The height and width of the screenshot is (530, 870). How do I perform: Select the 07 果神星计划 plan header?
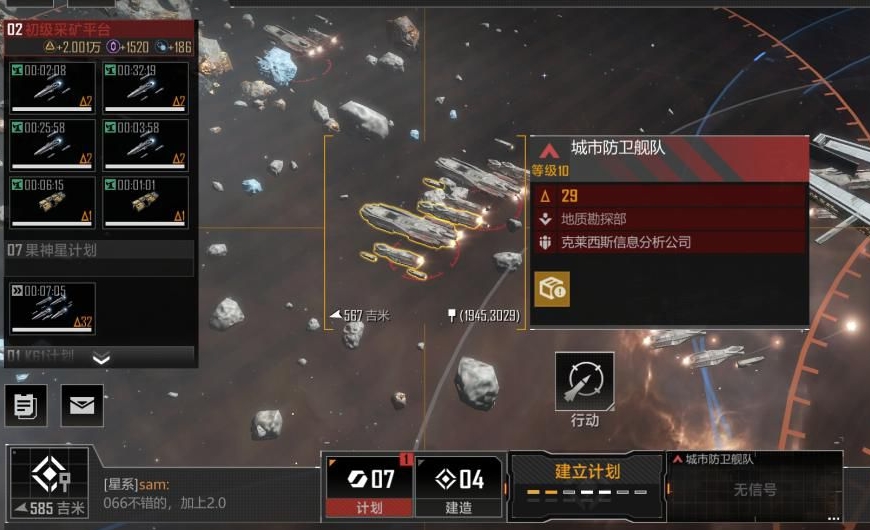[x=100, y=250]
